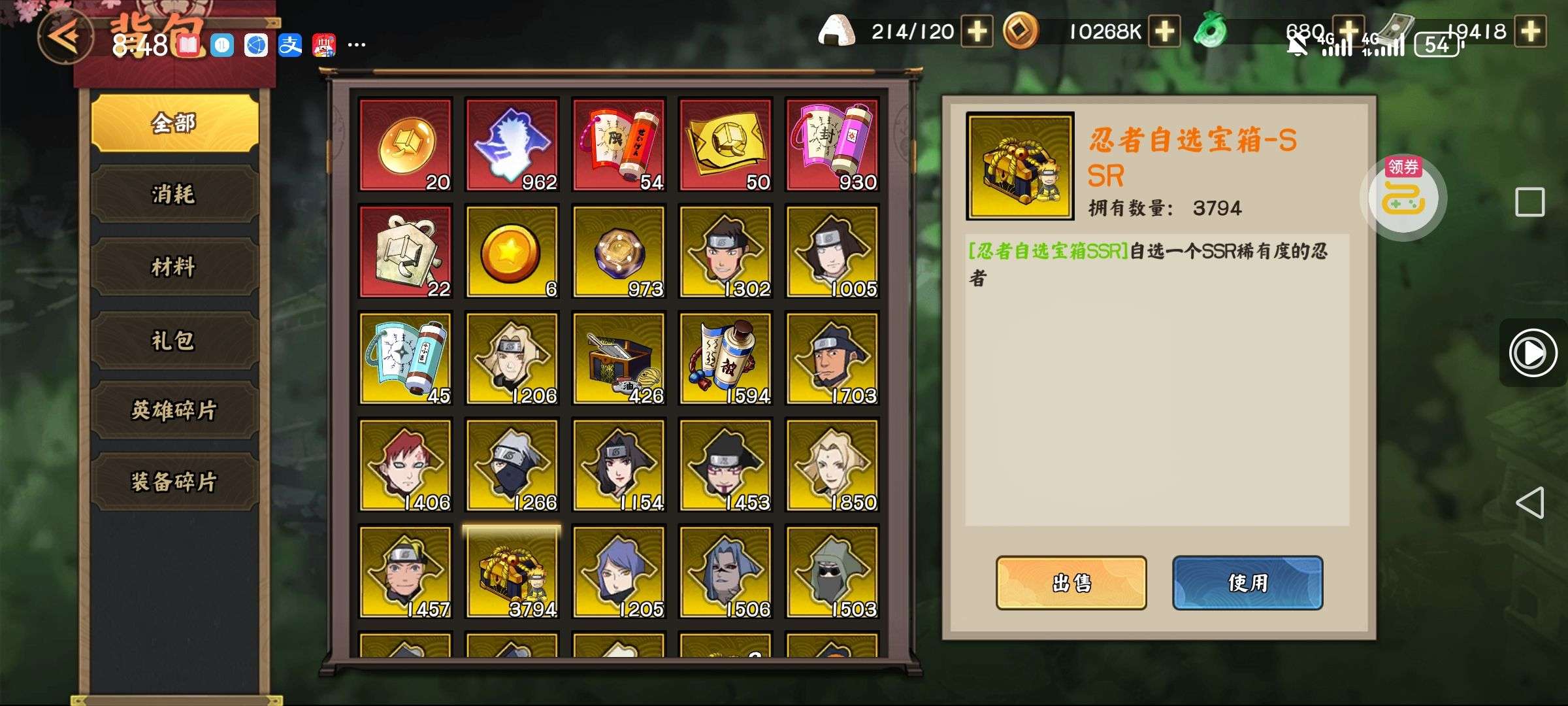Add more rice ball stamina

[x=977, y=31]
